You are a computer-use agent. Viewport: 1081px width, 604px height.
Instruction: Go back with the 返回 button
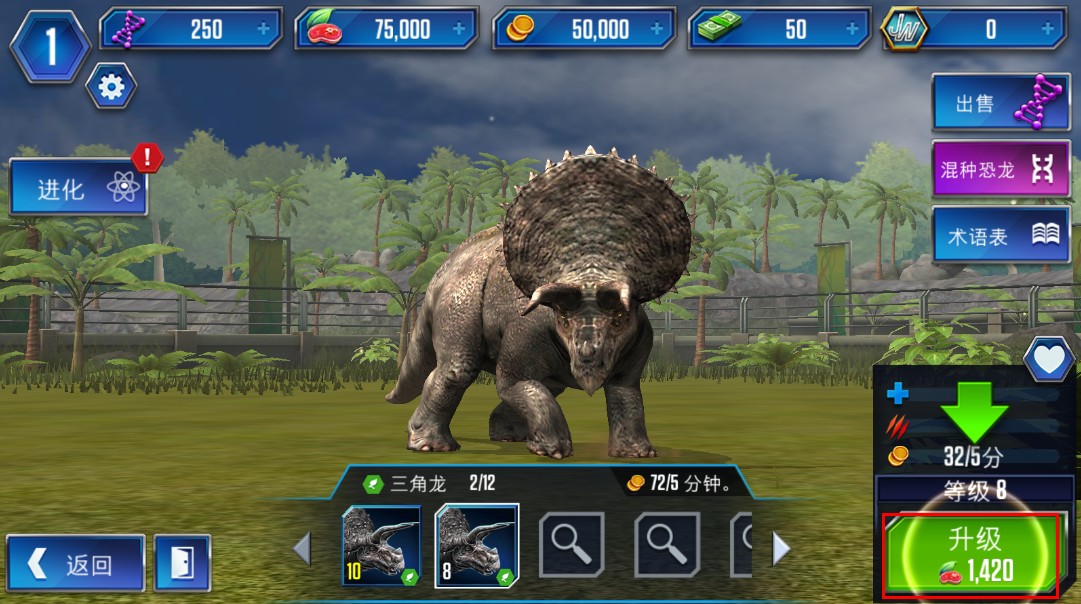click(x=76, y=564)
